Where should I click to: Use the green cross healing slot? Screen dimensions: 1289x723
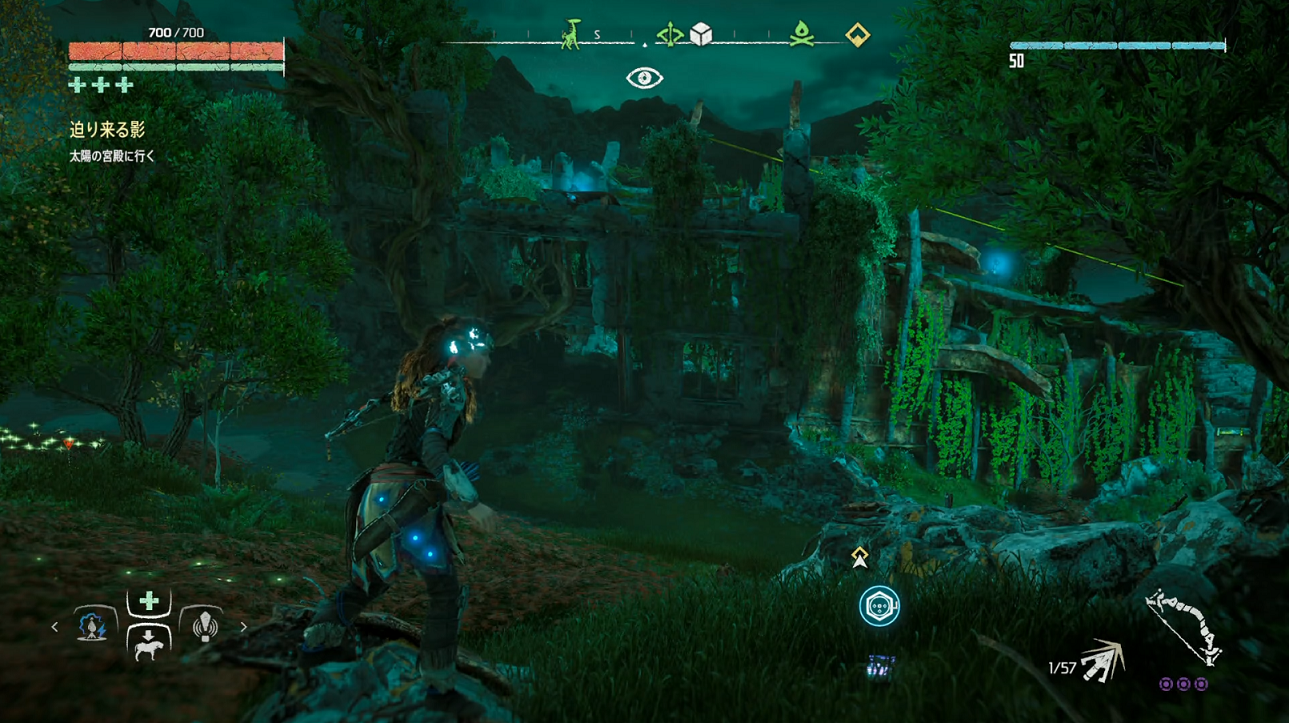click(x=149, y=601)
